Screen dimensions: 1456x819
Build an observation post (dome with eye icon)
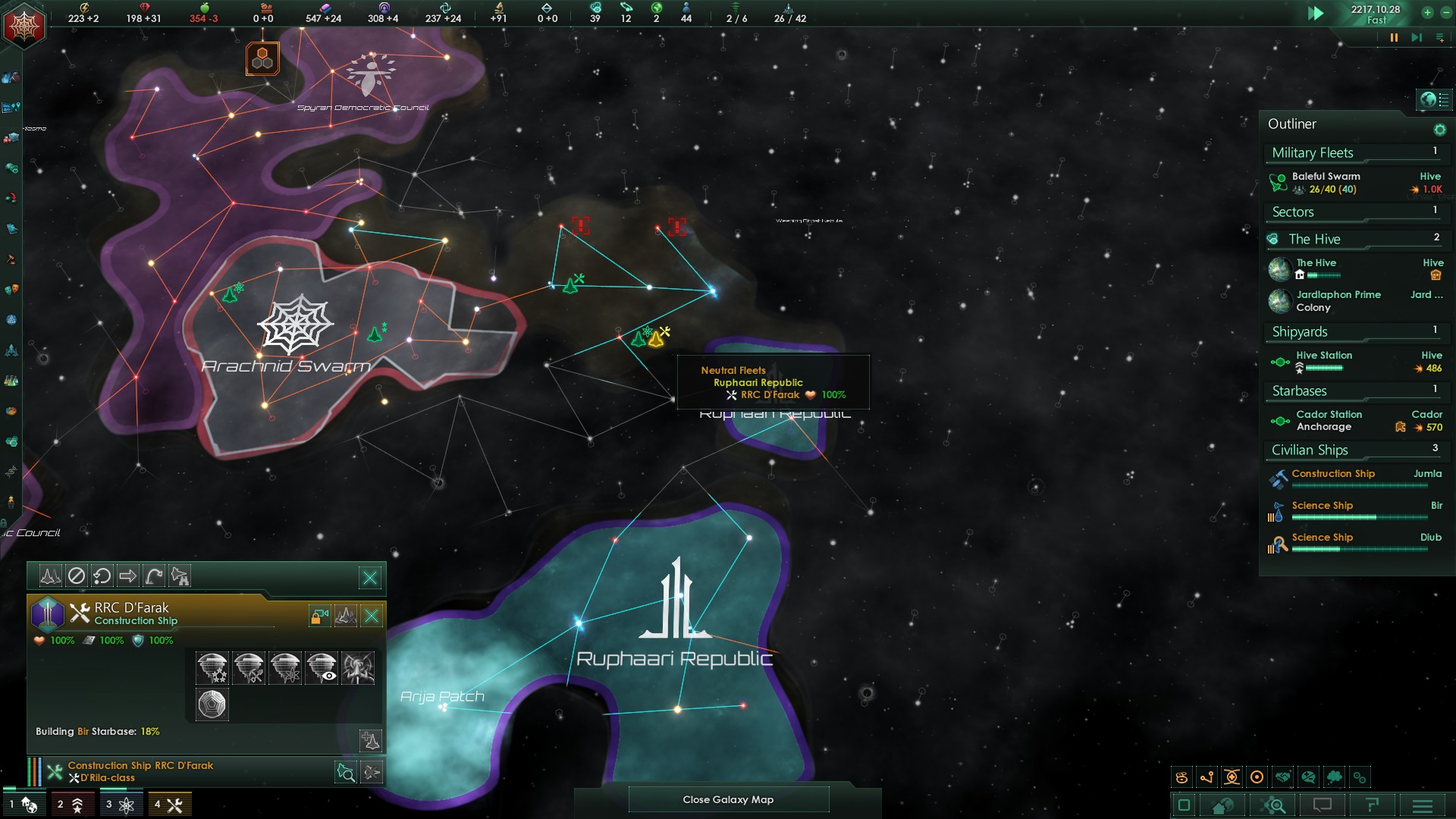tap(322, 668)
